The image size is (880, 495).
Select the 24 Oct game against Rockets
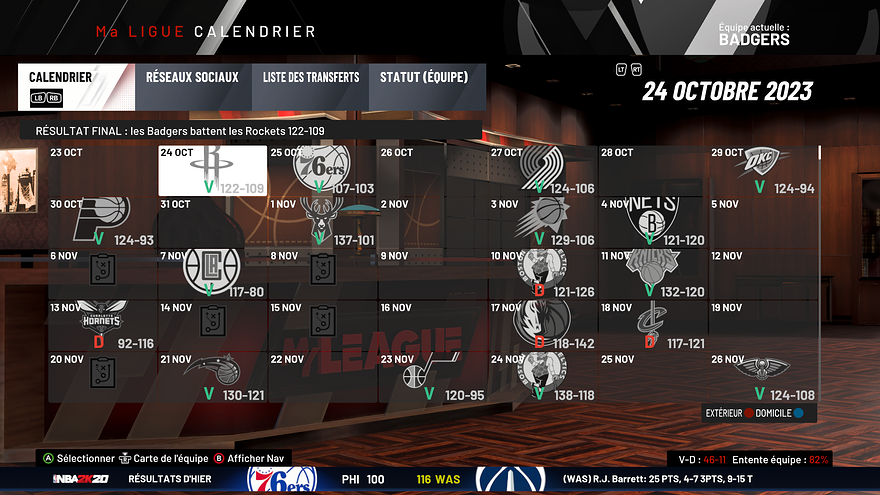(212, 171)
